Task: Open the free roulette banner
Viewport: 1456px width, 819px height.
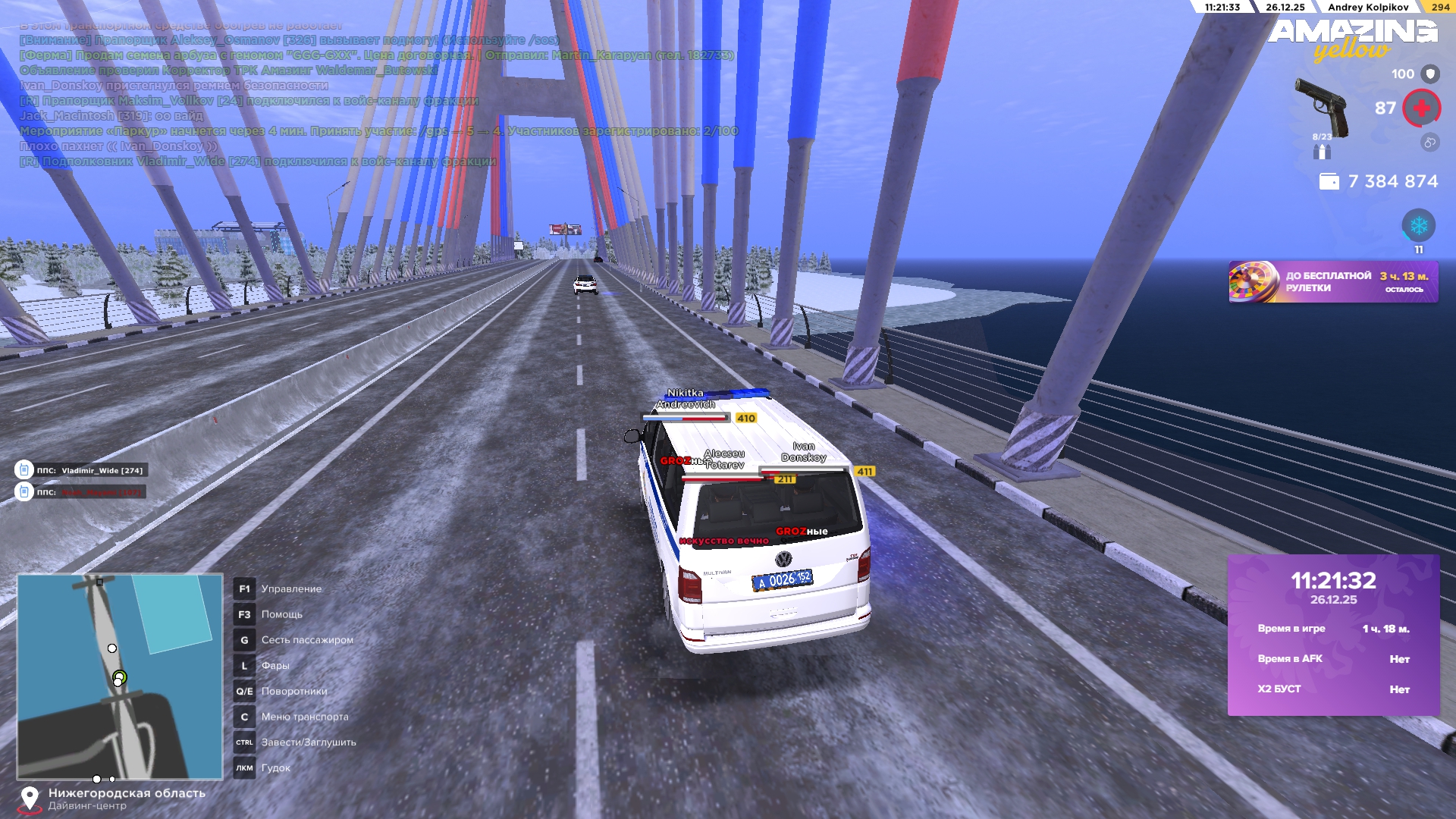Action: point(1332,282)
